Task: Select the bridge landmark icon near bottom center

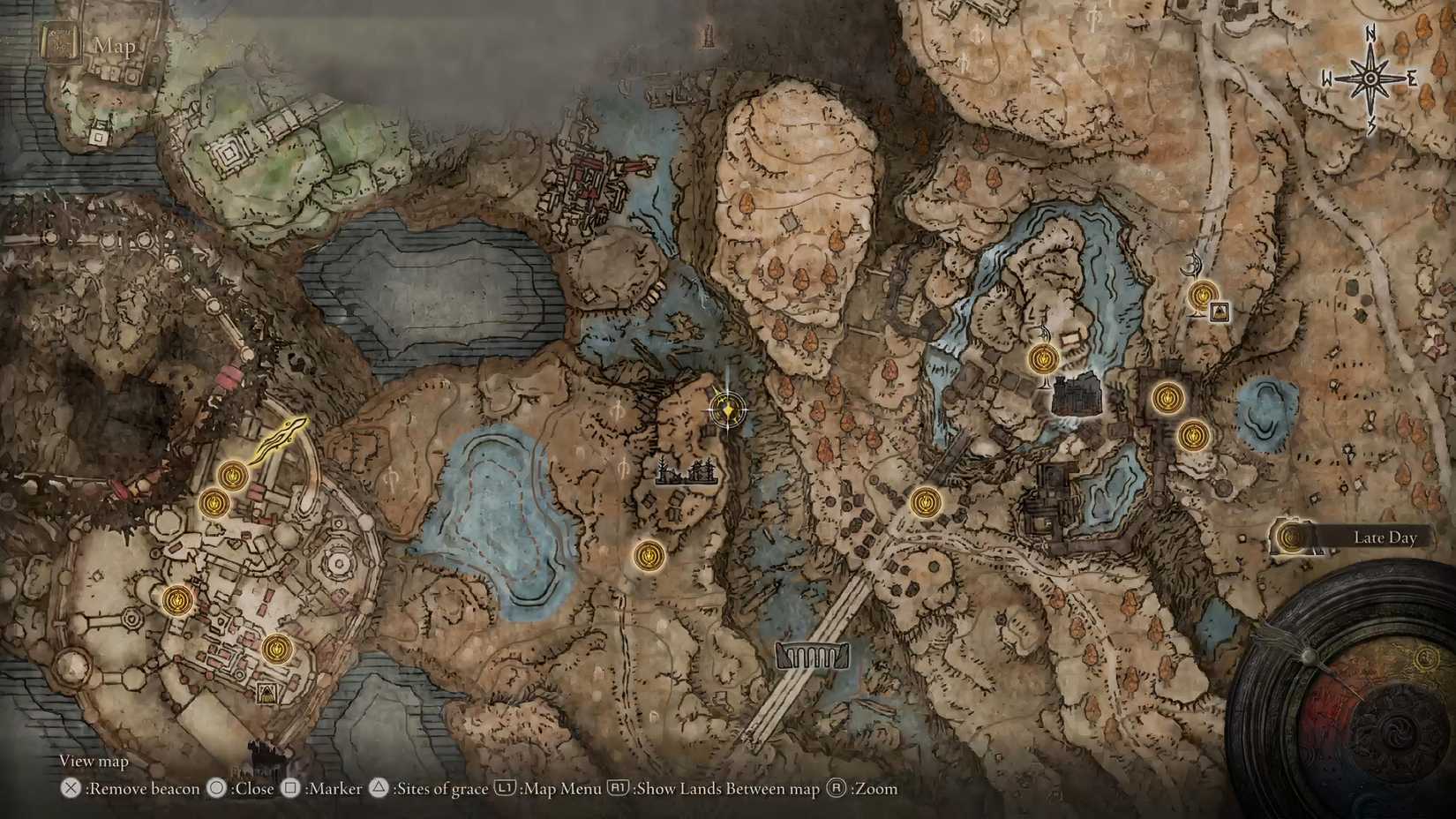Action: [x=811, y=657]
